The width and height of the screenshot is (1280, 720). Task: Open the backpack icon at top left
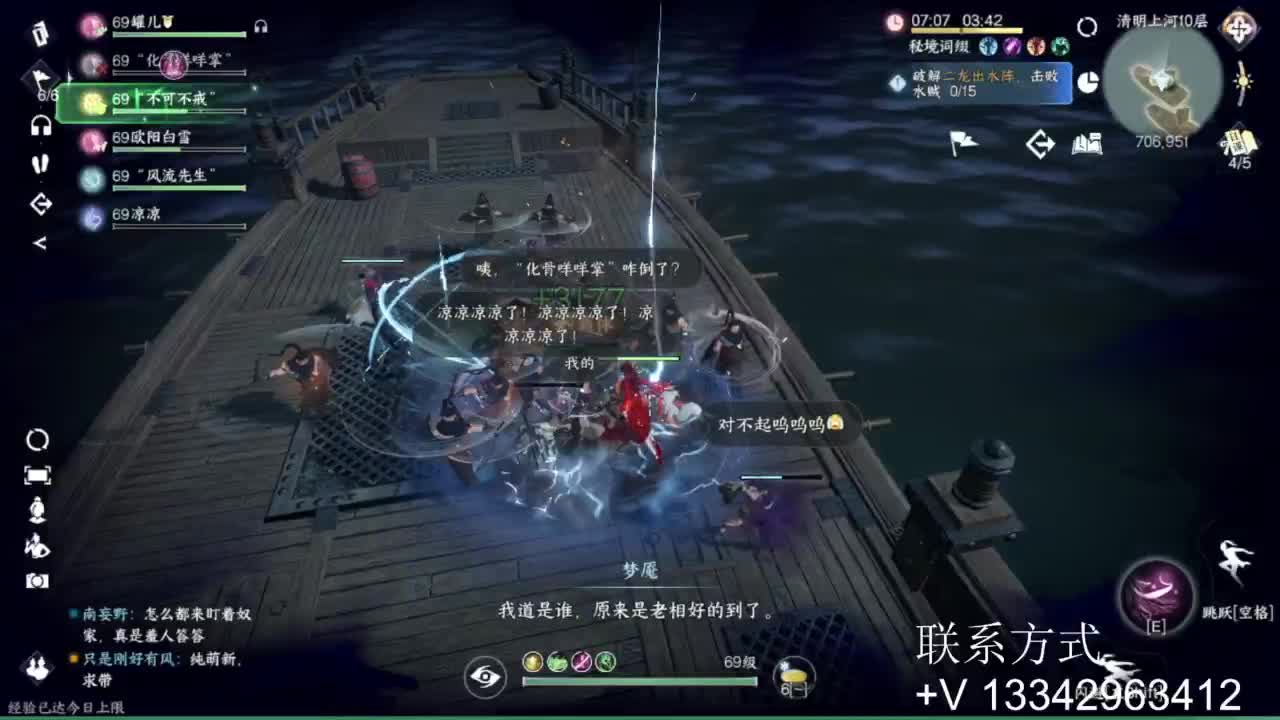point(38,33)
